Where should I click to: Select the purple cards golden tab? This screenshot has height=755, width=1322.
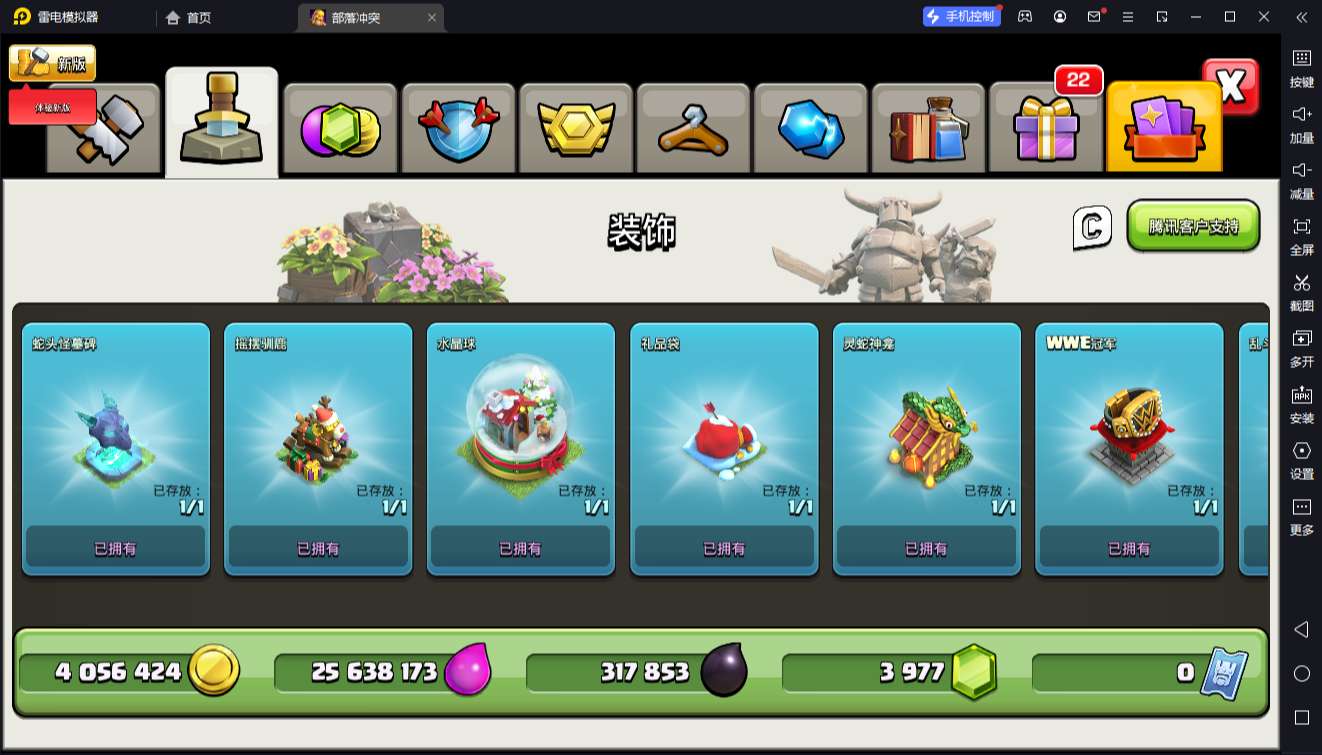[1163, 128]
